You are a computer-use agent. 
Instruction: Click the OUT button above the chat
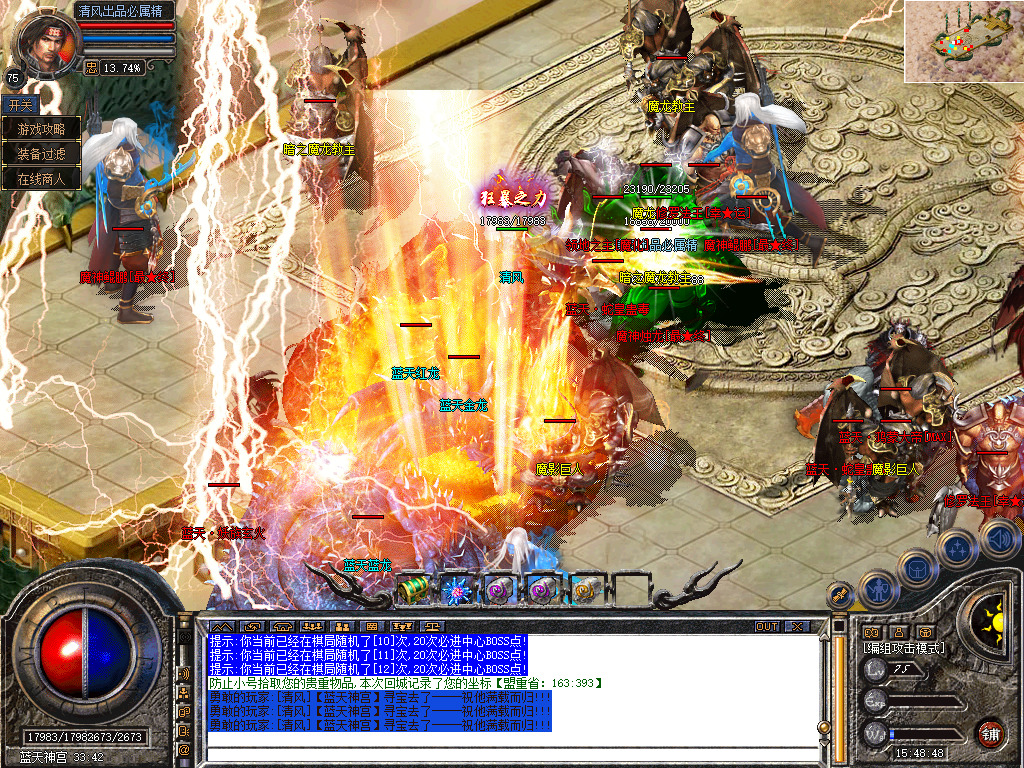pyautogui.click(x=767, y=627)
